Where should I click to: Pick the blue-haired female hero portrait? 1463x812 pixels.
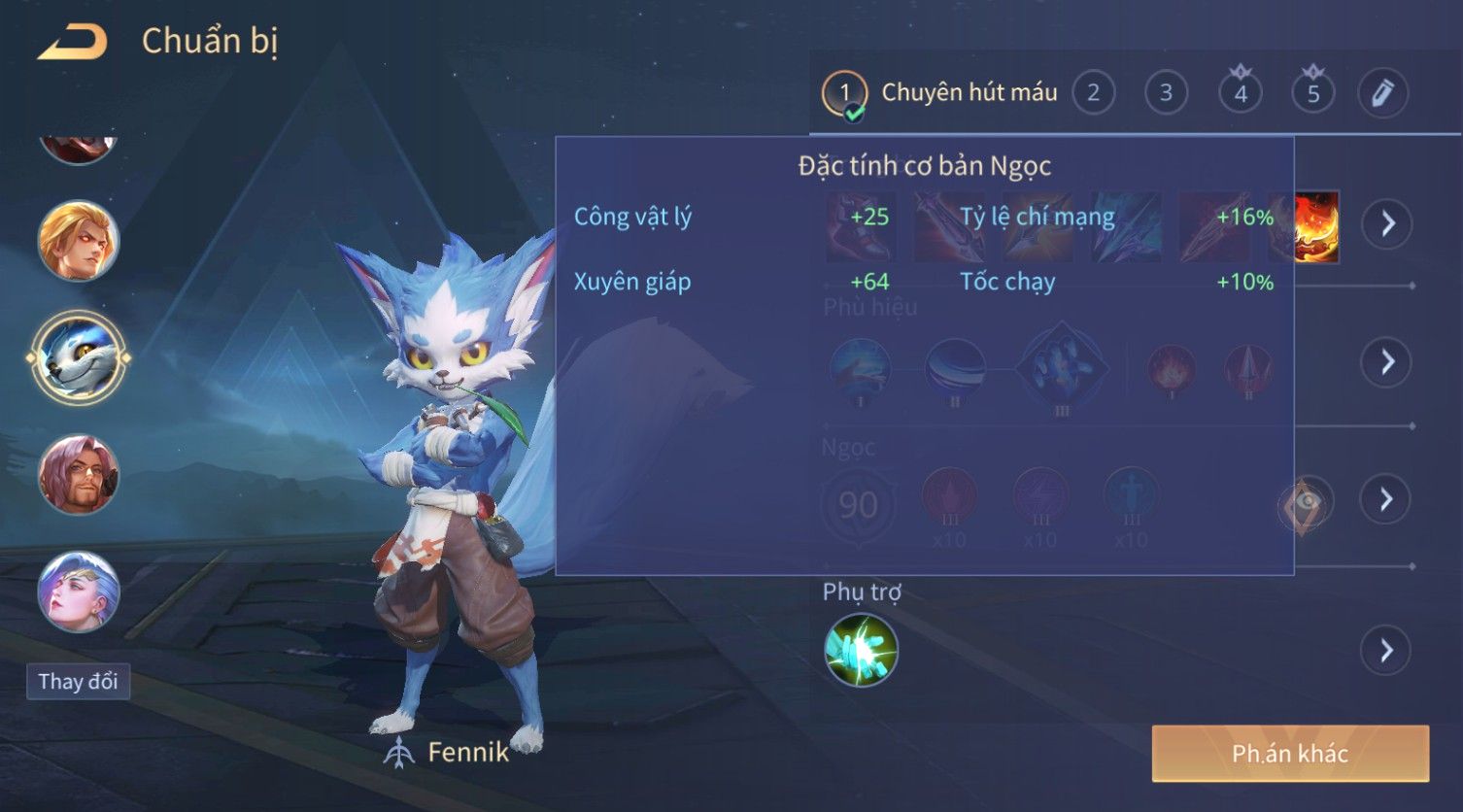coord(79,592)
